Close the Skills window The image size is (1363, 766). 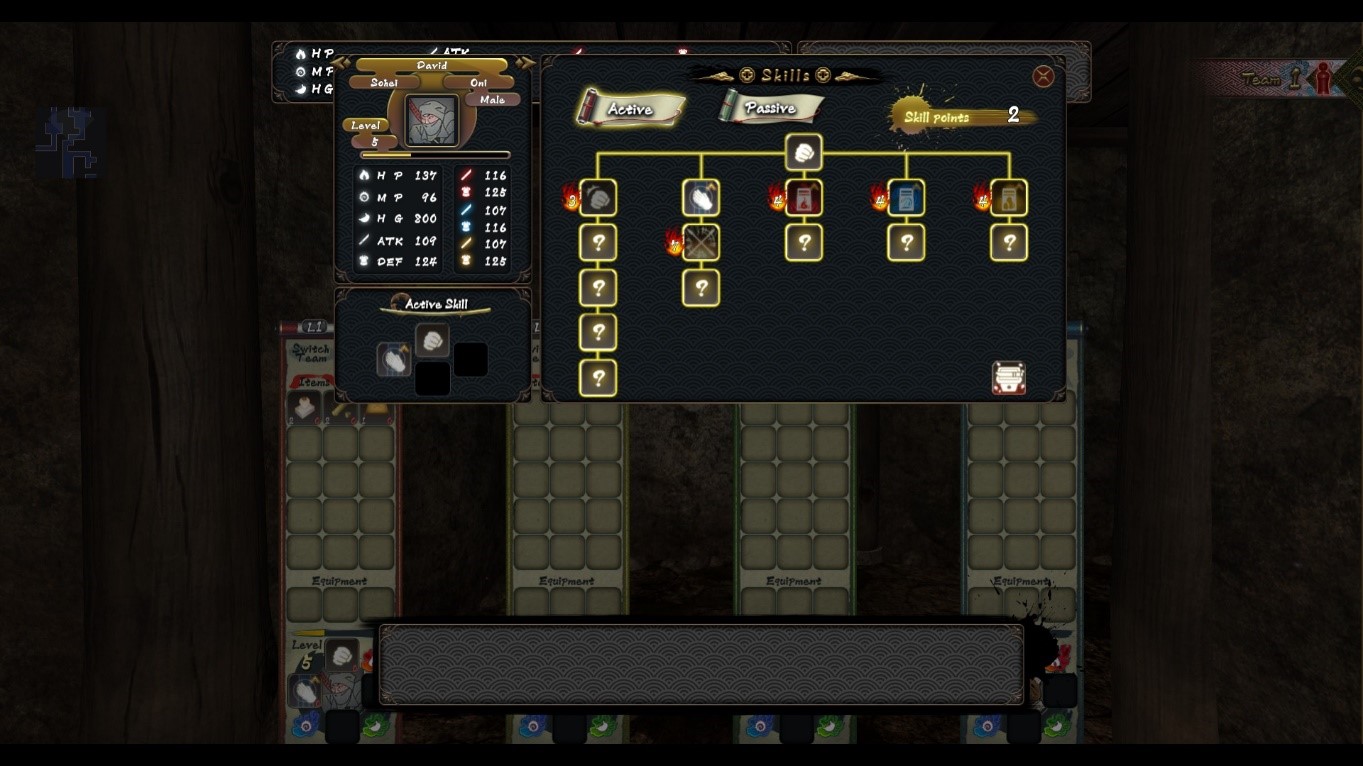tap(1043, 77)
